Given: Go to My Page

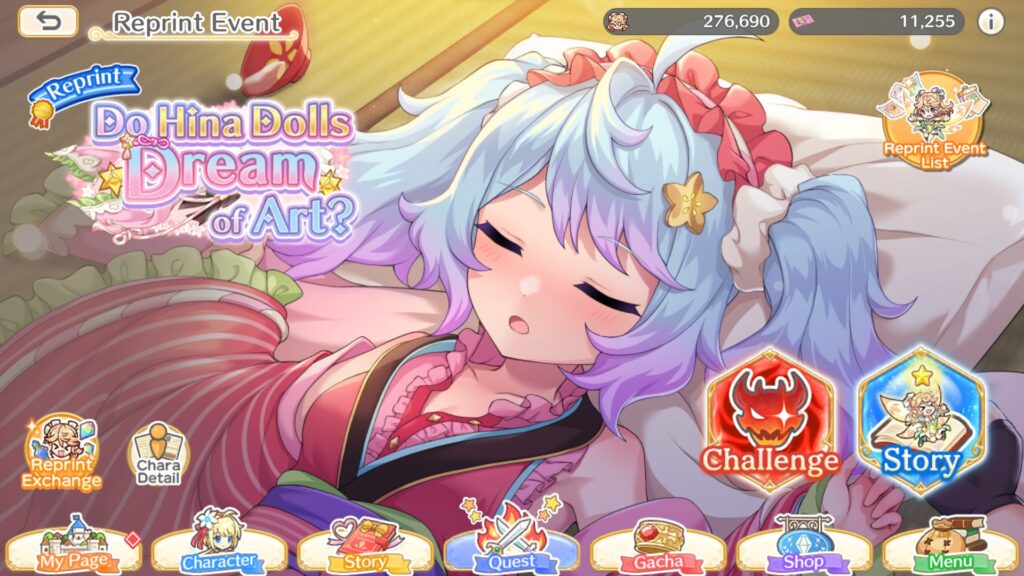Looking at the screenshot, I should pos(71,547).
